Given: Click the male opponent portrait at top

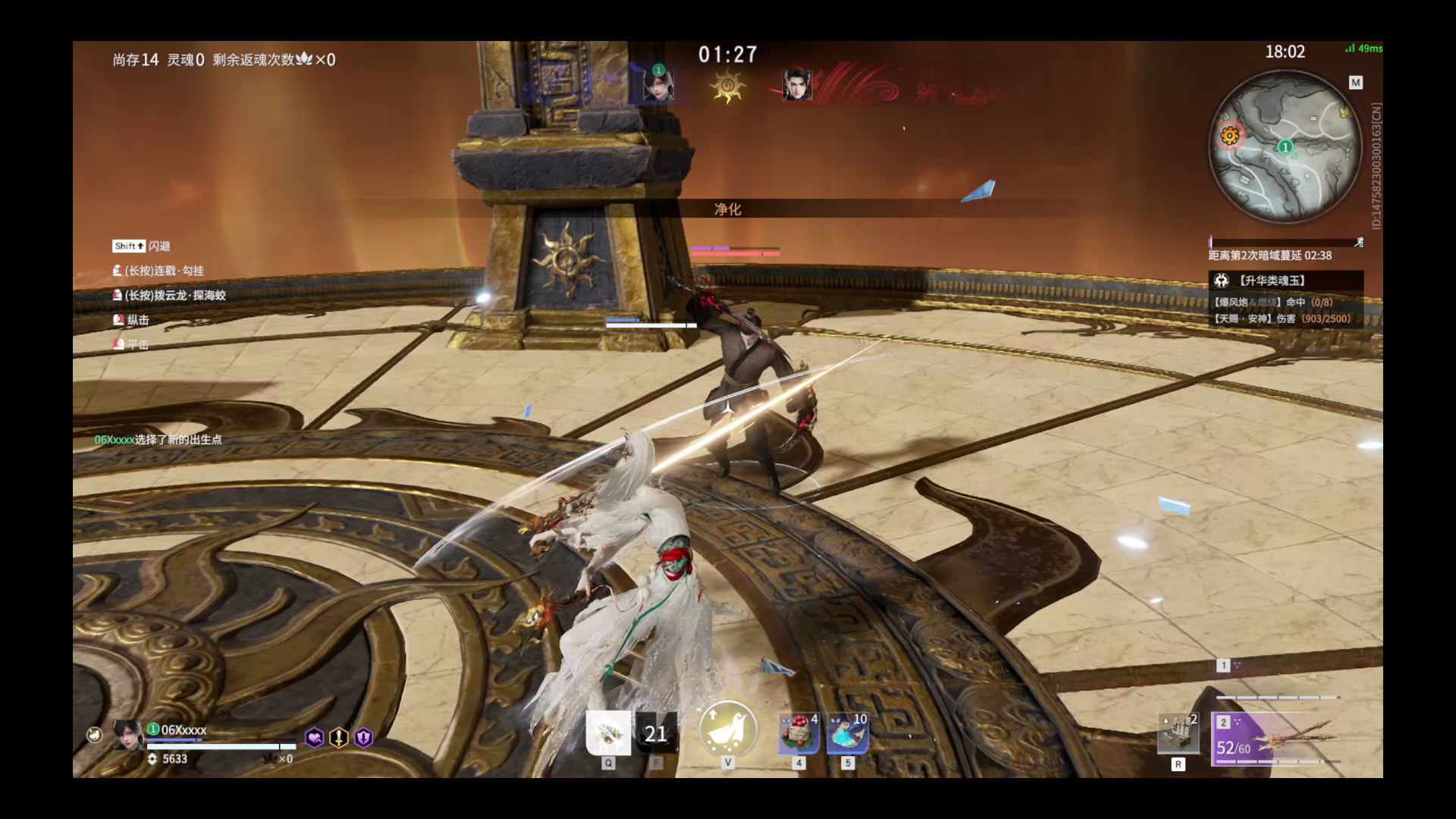Looking at the screenshot, I should click(797, 84).
